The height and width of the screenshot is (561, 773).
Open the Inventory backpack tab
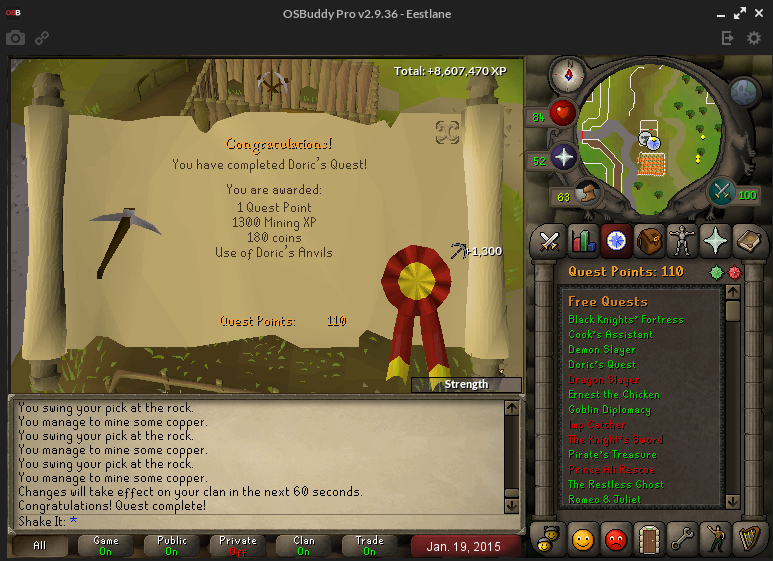649,241
